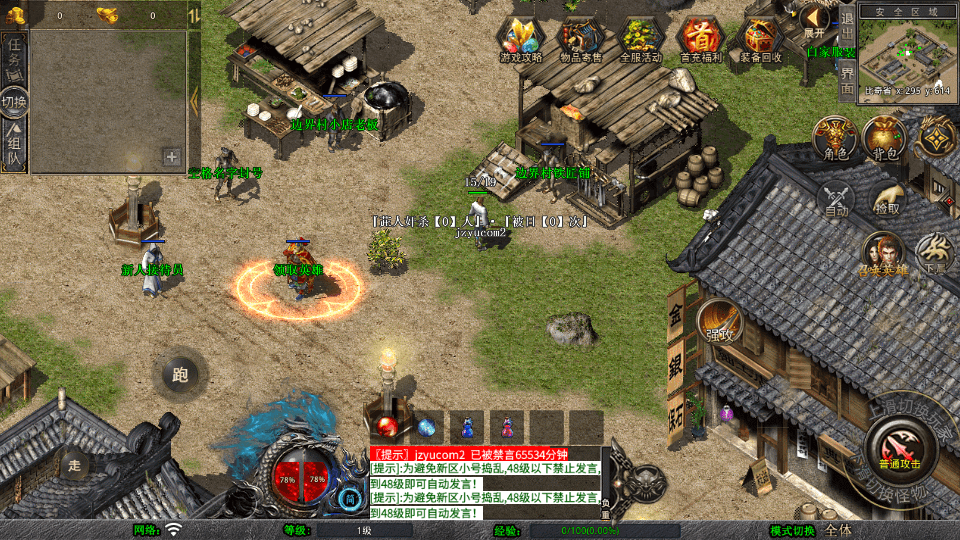Screen dimensions: 960x540
Task: Open the 首充福利 first-recharge bonus
Action: tap(700, 39)
